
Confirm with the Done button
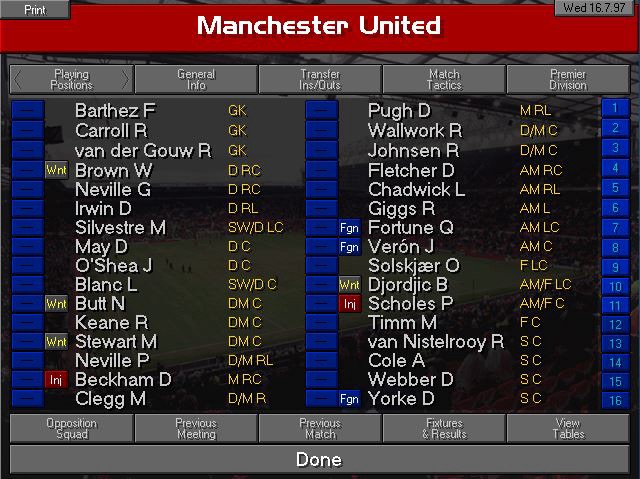pyautogui.click(x=320, y=460)
